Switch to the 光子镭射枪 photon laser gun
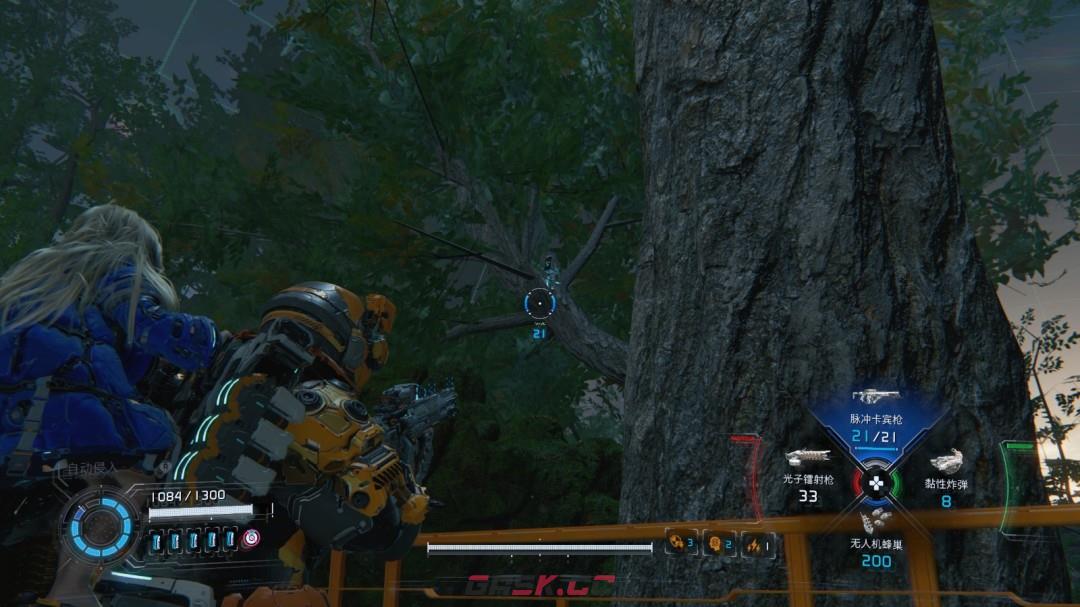The width and height of the screenshot is (1080, 607). click(x=808, y=460)
